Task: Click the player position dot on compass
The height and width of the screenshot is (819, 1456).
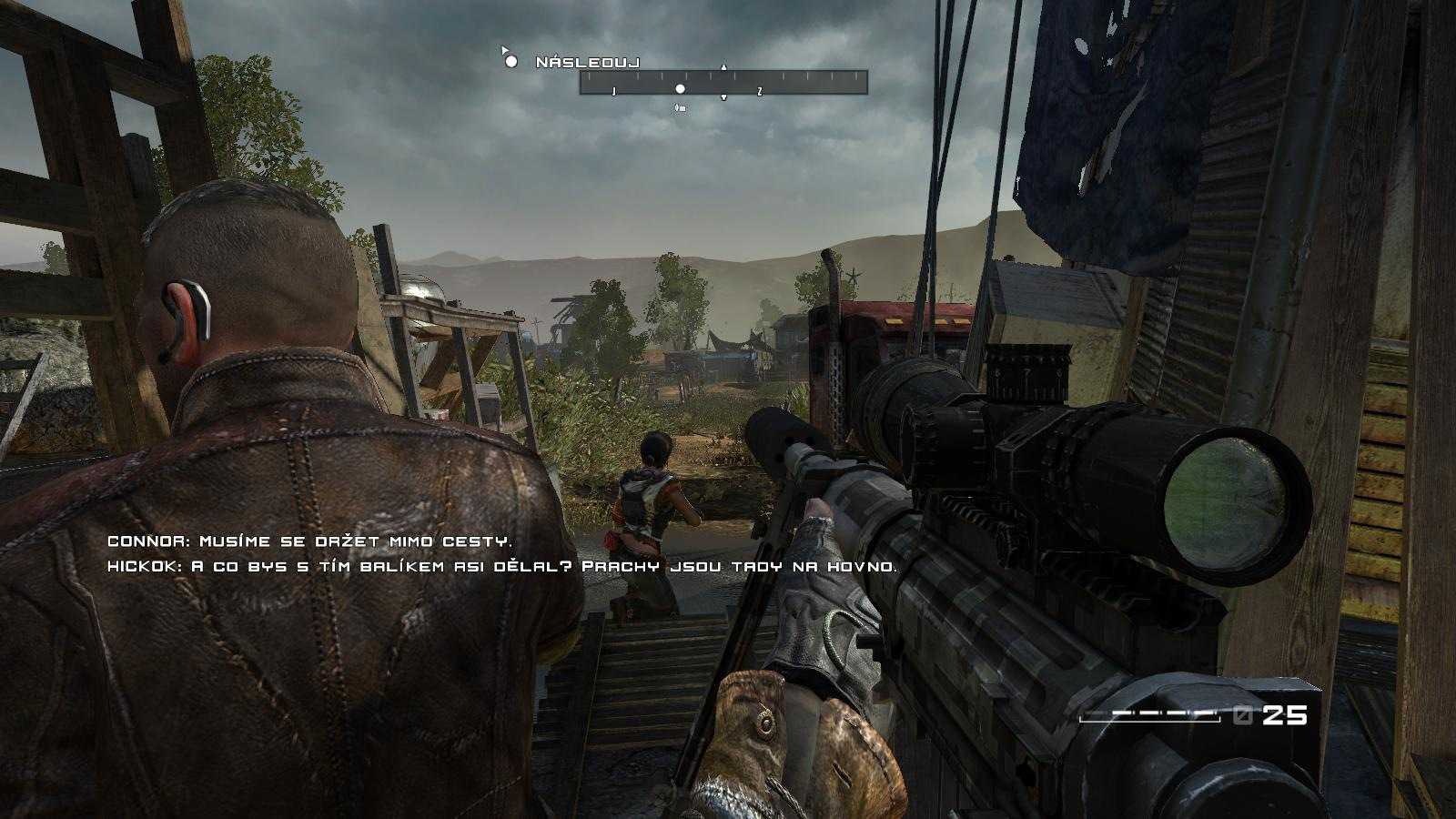Action: click(x=680, y=89)
